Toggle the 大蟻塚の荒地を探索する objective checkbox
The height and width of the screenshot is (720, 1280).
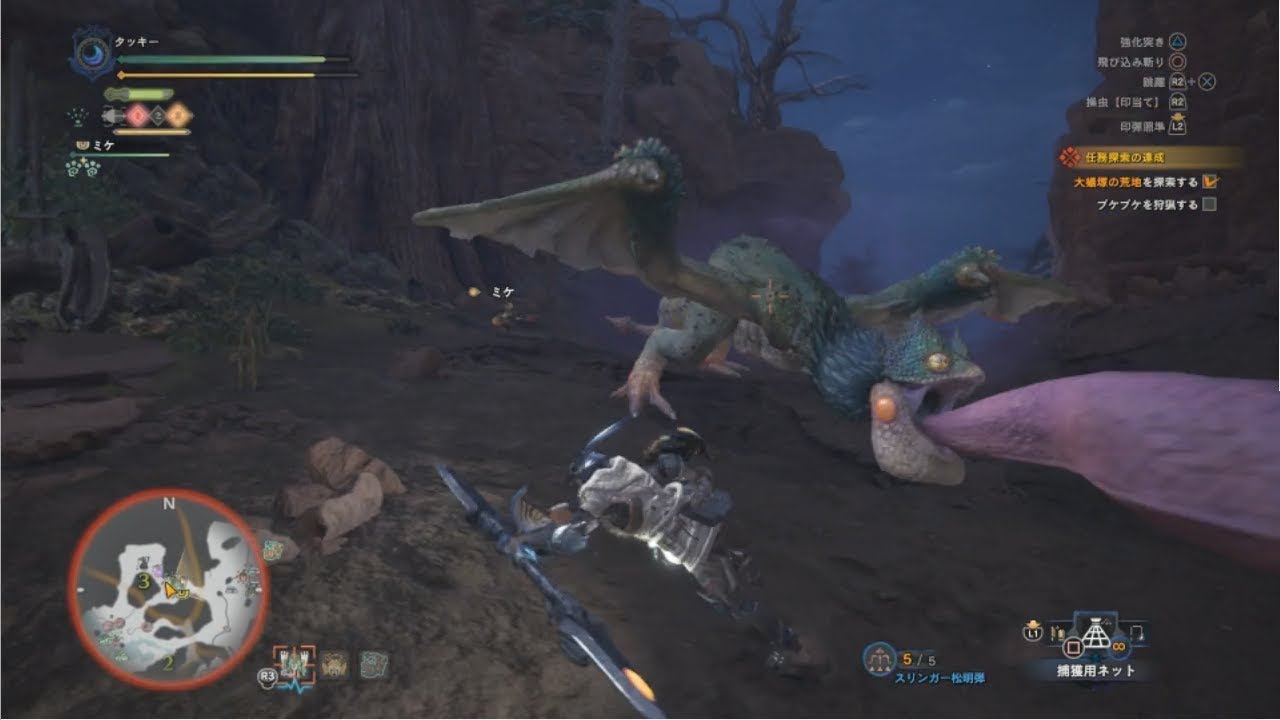1210,182
